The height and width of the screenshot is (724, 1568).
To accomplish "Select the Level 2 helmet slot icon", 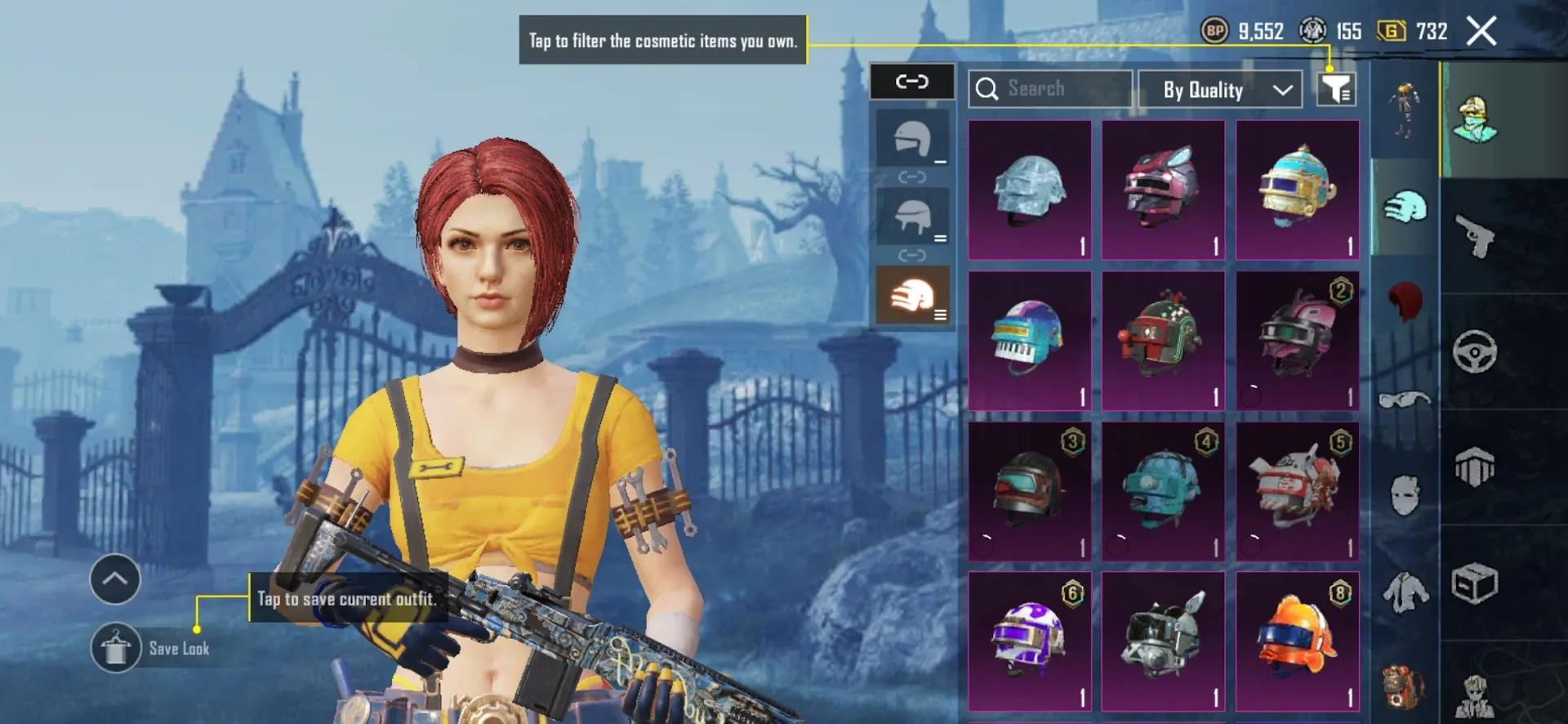I will click(x=912, y=217).
